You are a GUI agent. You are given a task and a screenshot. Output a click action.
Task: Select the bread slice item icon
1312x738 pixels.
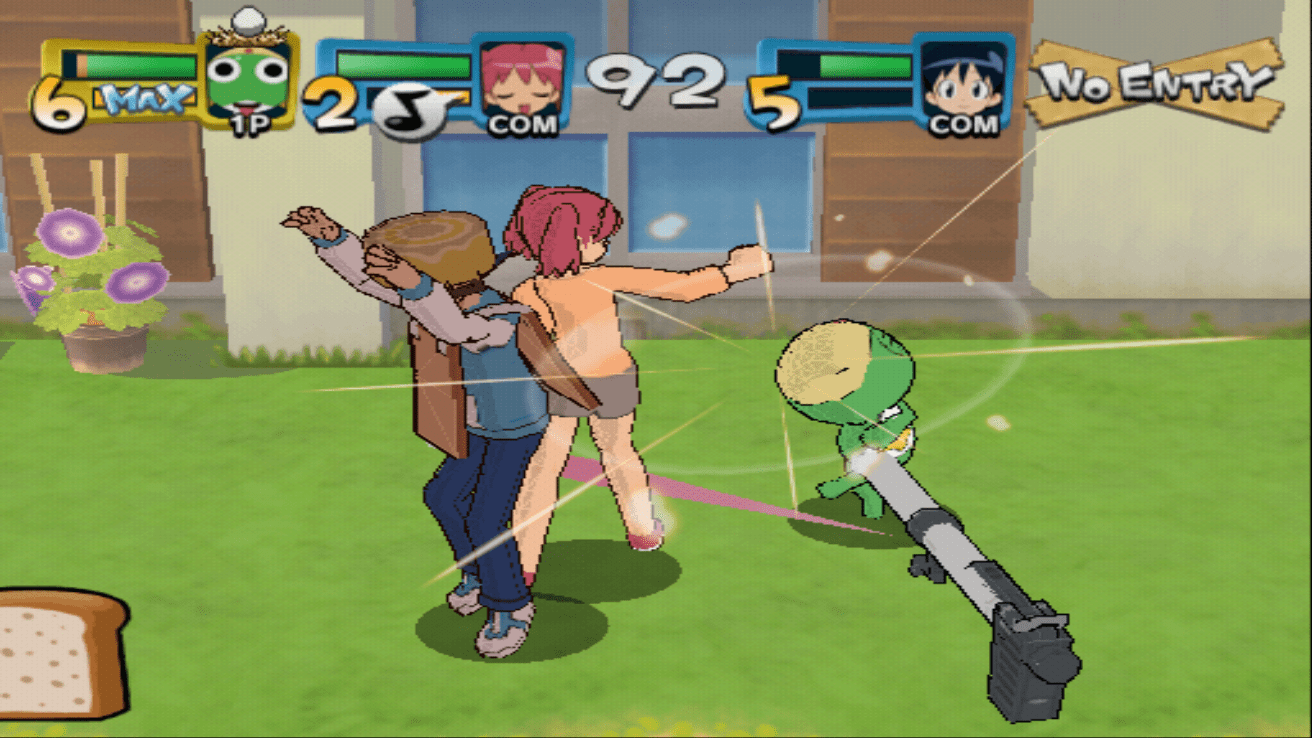click(x=60, y=655)
